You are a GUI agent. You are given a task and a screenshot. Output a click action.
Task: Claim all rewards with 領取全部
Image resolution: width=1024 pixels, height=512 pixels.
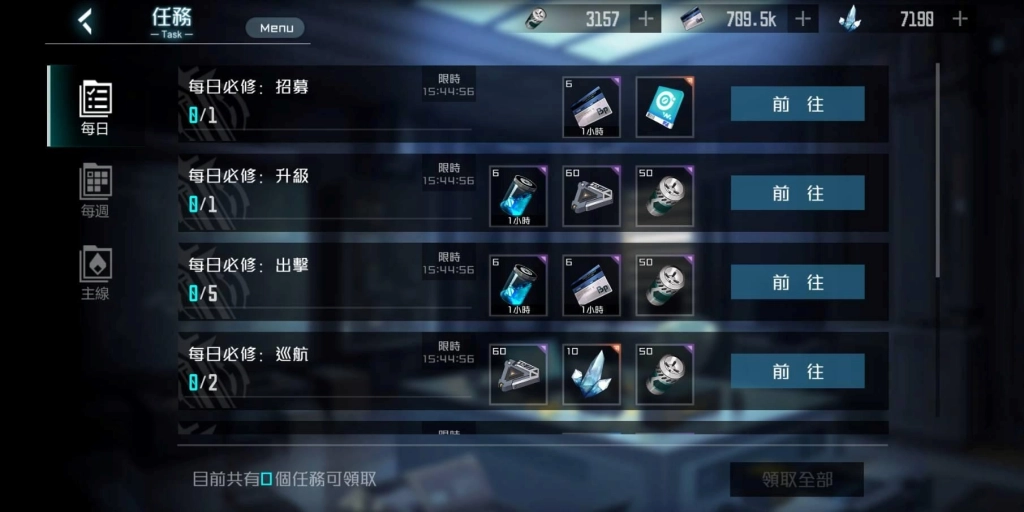796,480
